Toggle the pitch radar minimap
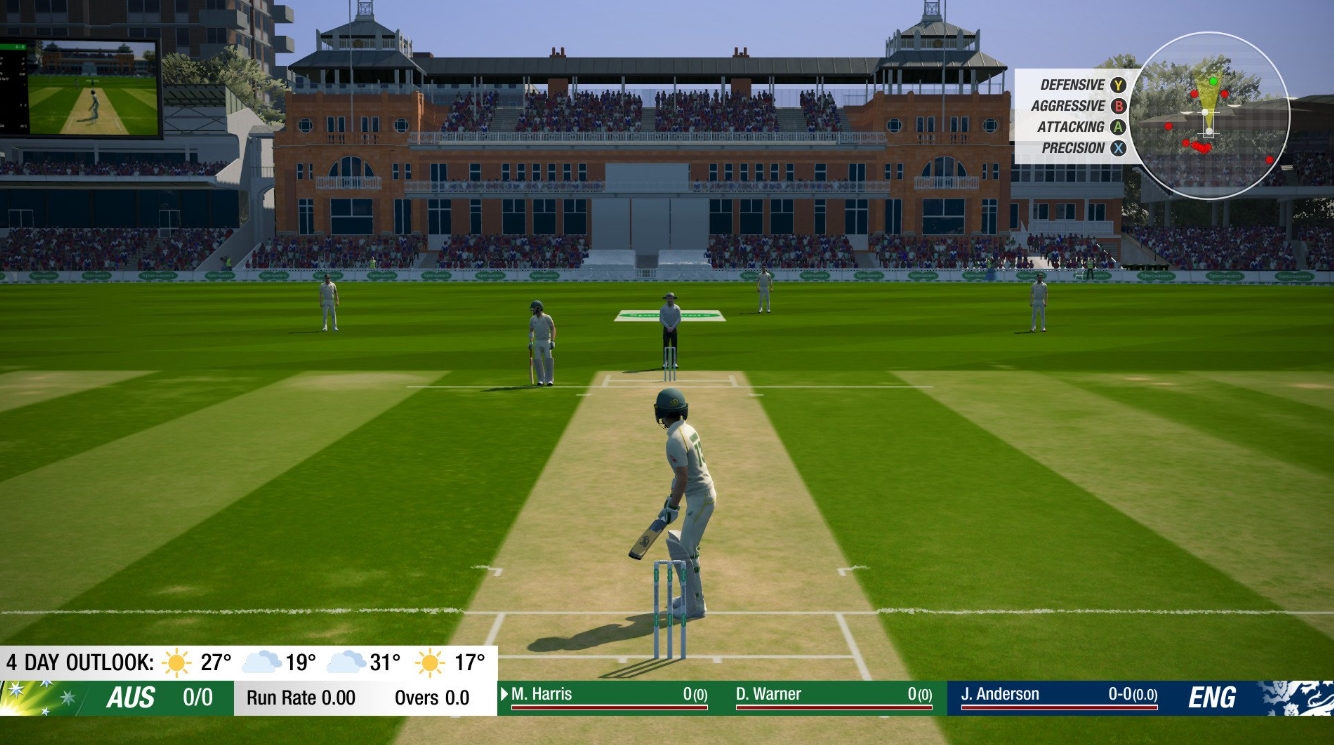Image resolution: width=1334 pixels, height=745 pixels. tap(1210, 120)
